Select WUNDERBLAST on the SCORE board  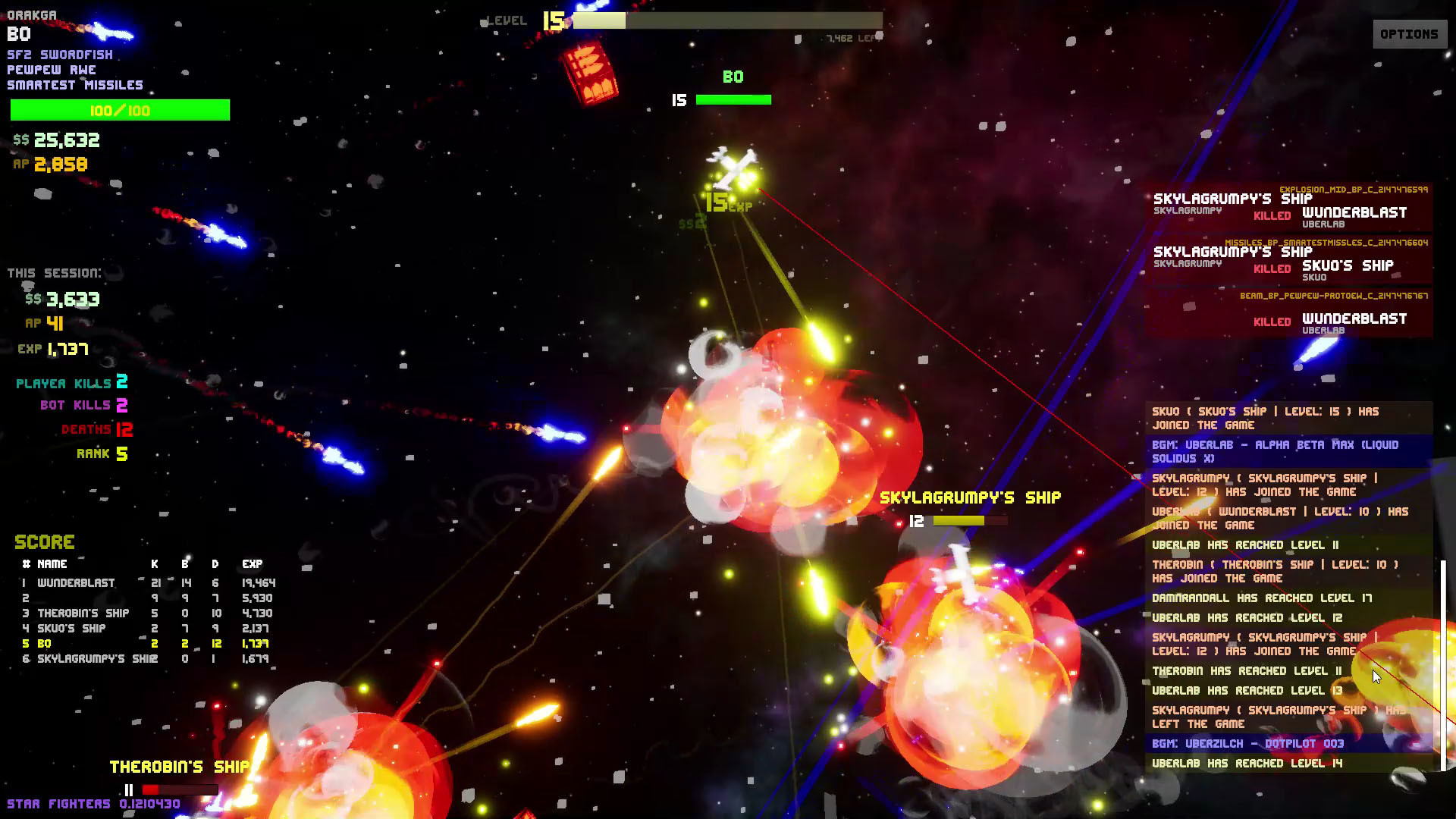(x=75, y=583)
